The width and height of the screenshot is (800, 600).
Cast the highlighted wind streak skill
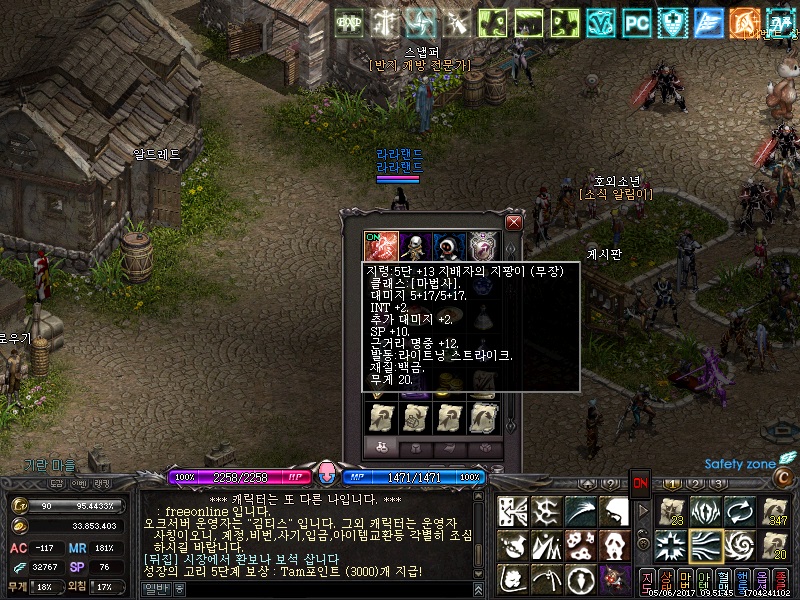click(708, 545)
